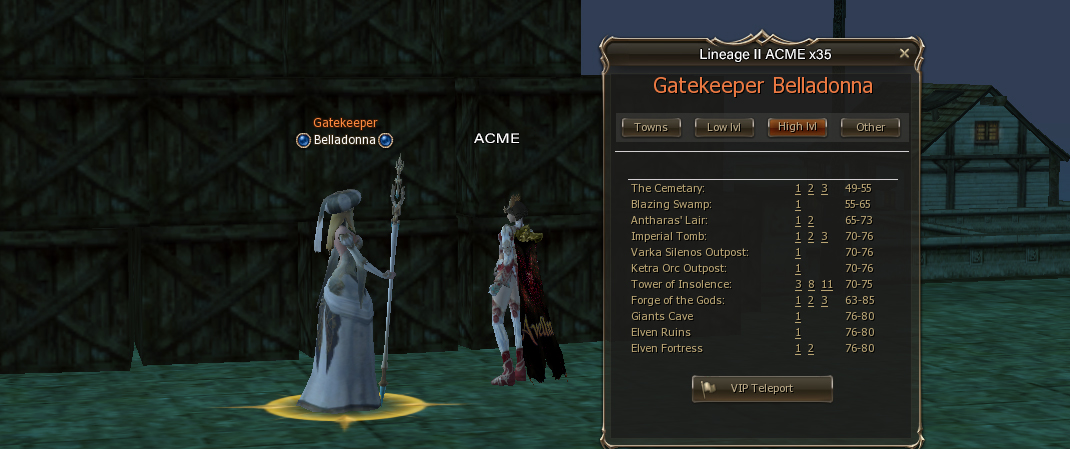Teleport to The Cemetary spot 1
Image resolution: width=1070 pixels, height=449 pixels.
click(x=798, y=188)
